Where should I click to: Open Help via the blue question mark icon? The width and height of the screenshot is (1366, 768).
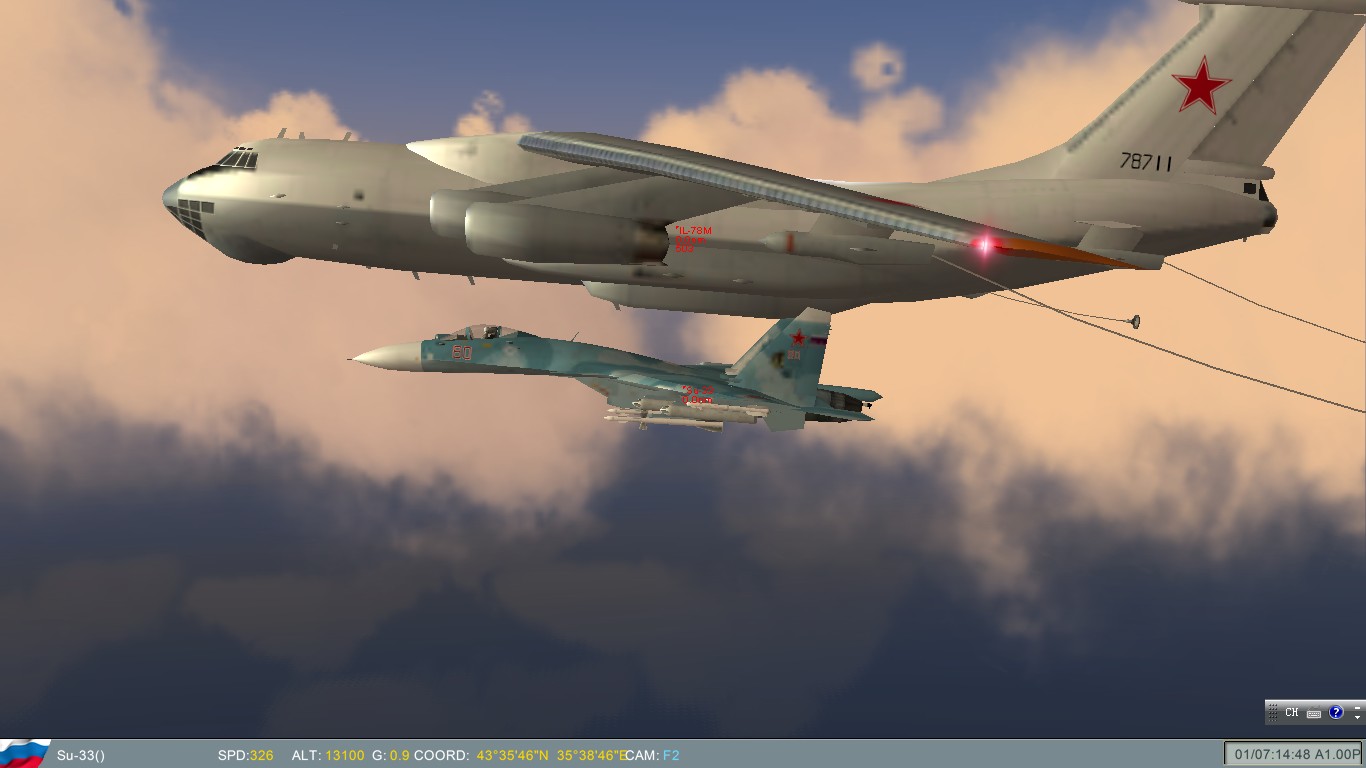[x=1336, y=713]
